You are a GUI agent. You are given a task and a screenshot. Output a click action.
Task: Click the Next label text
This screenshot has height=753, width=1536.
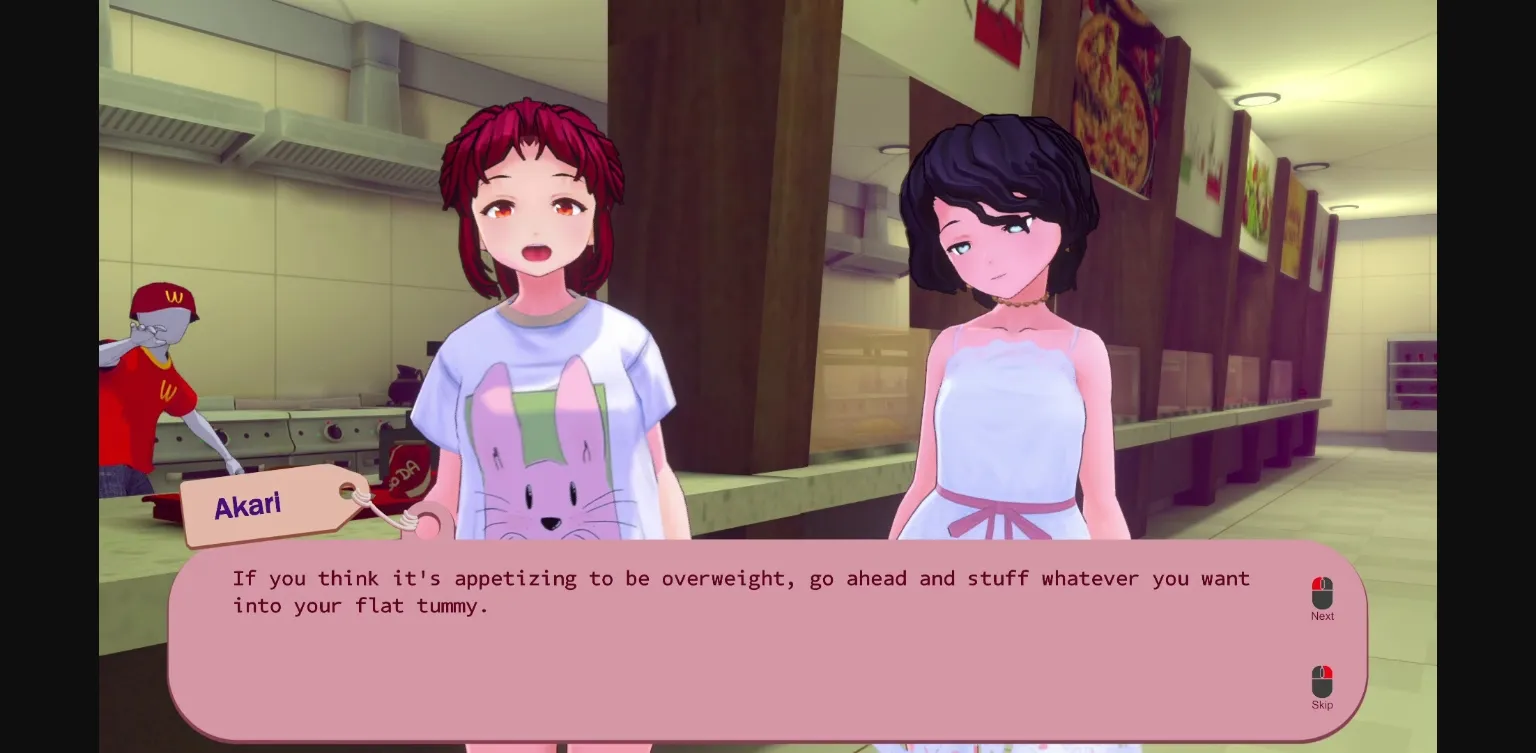click(x=1322, y=616)
